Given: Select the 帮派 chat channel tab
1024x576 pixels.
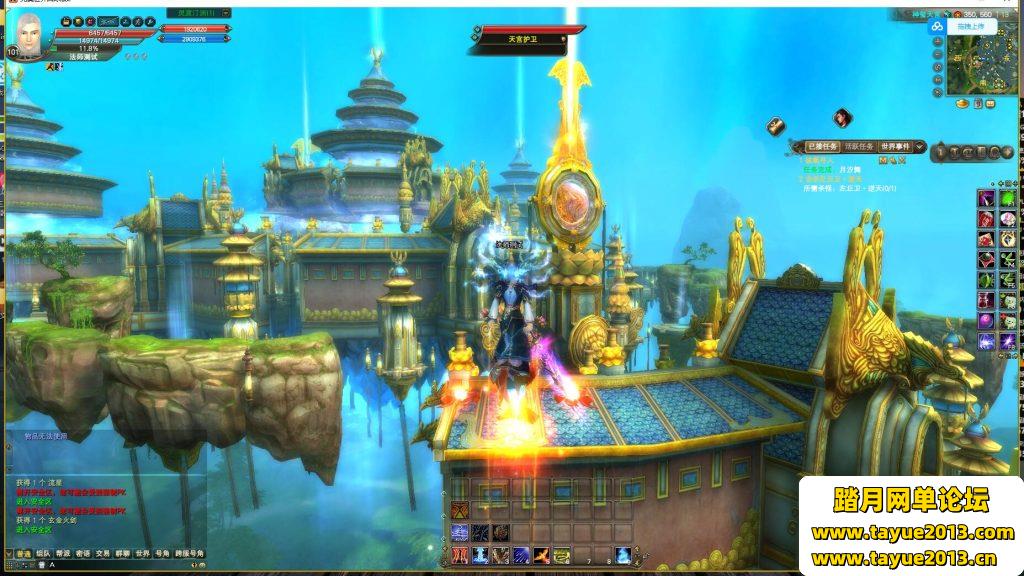Looking at the screenshot, I should pos(62,553).
